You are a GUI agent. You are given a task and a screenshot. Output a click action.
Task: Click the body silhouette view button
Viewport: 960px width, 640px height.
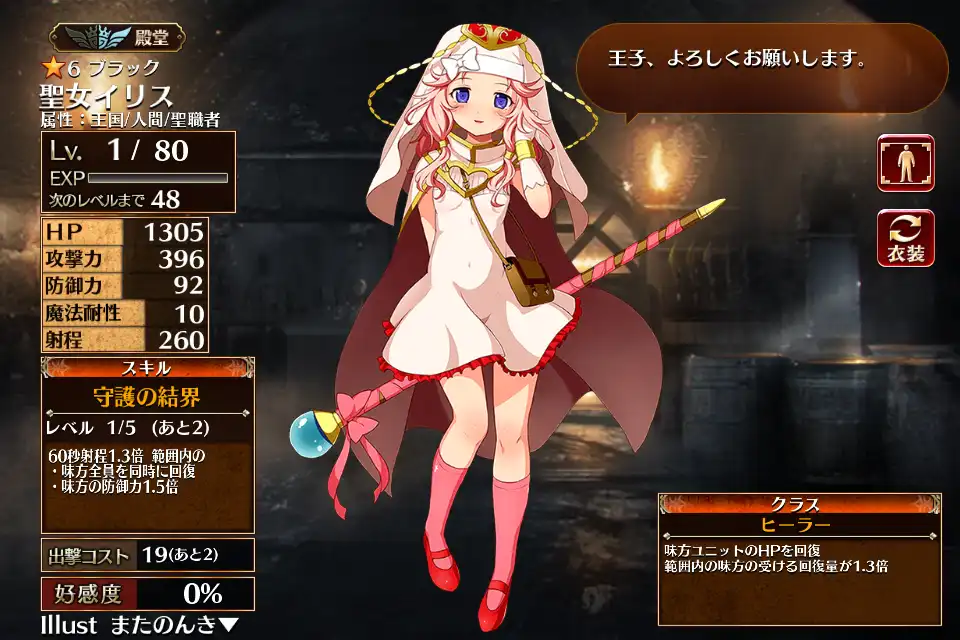click(906, 163)
